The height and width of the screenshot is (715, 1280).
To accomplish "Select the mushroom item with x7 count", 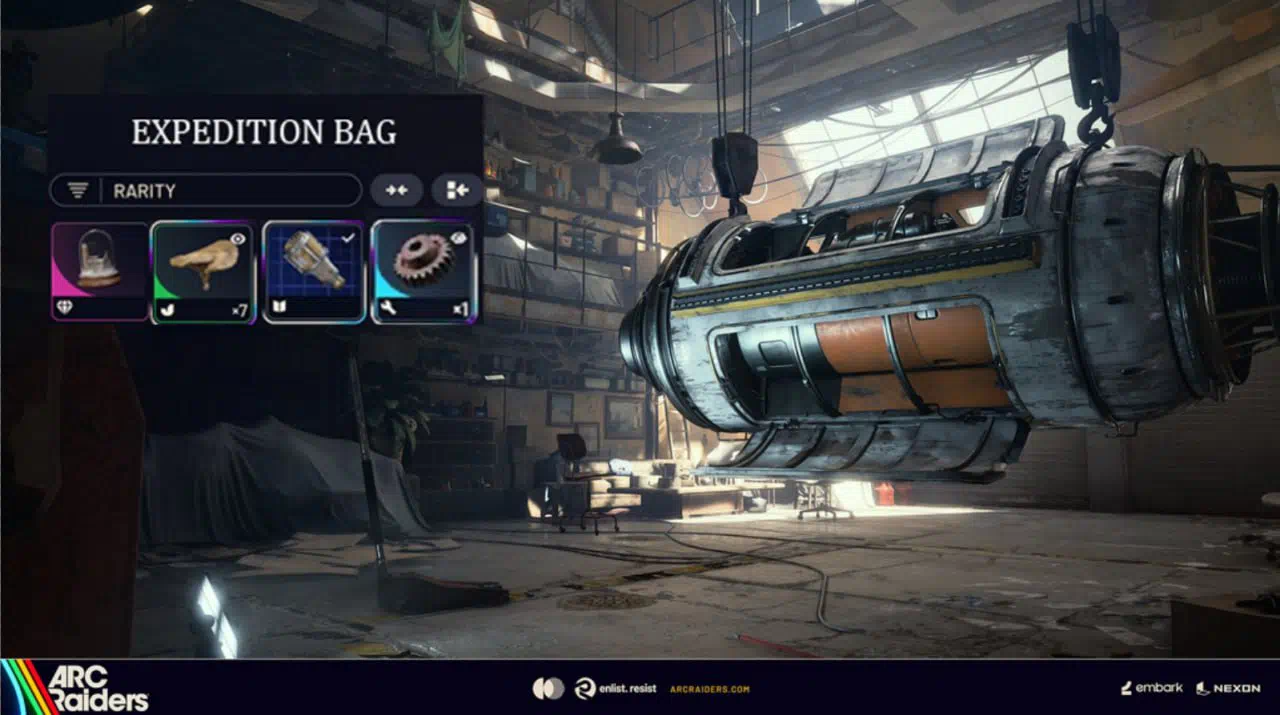I will pos(204,271).
